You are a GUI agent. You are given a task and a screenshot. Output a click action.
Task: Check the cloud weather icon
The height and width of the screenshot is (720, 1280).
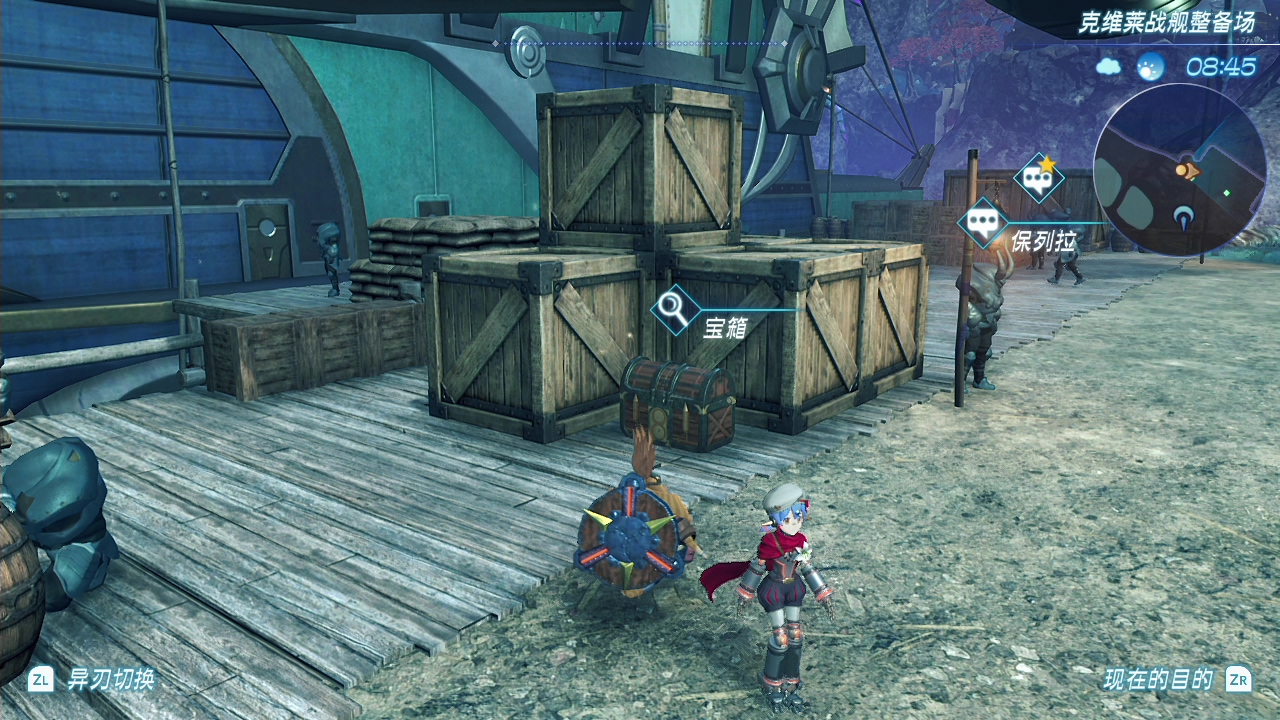click(1109, 67)
